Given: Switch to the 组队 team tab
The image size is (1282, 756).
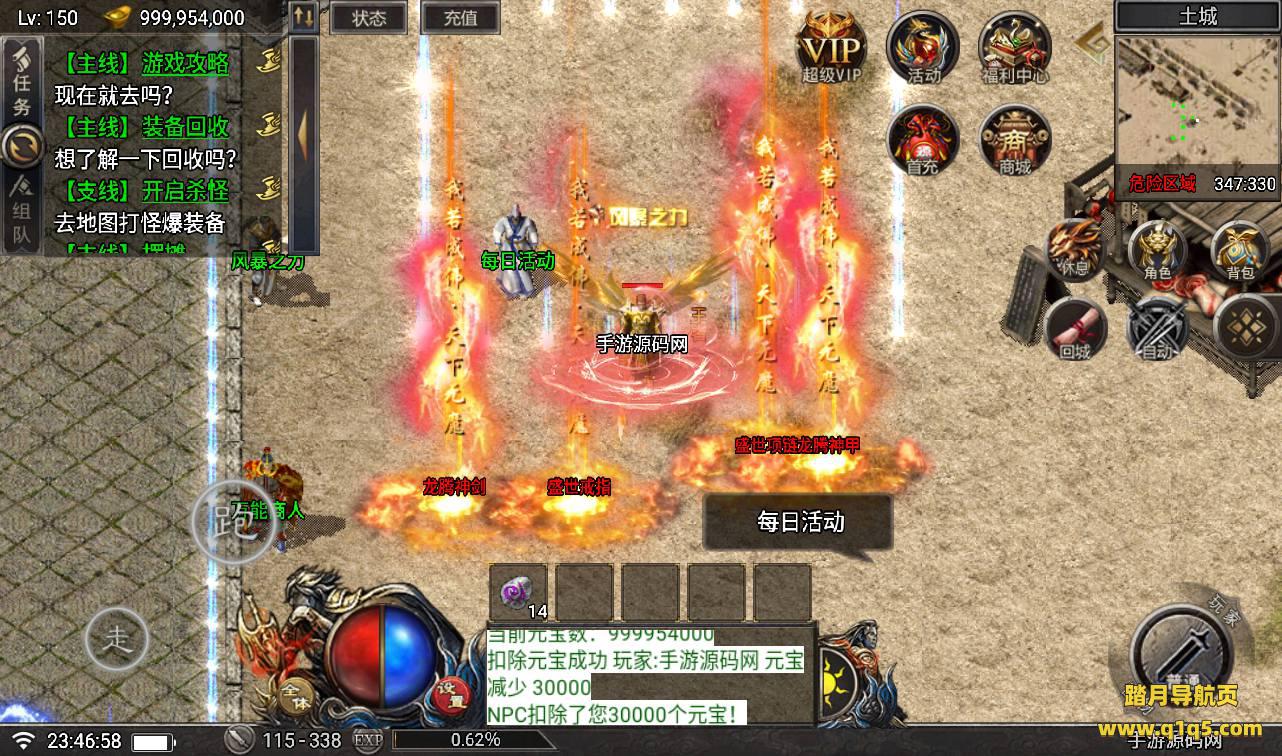Looking at the screenshot, I should point(21,213).
